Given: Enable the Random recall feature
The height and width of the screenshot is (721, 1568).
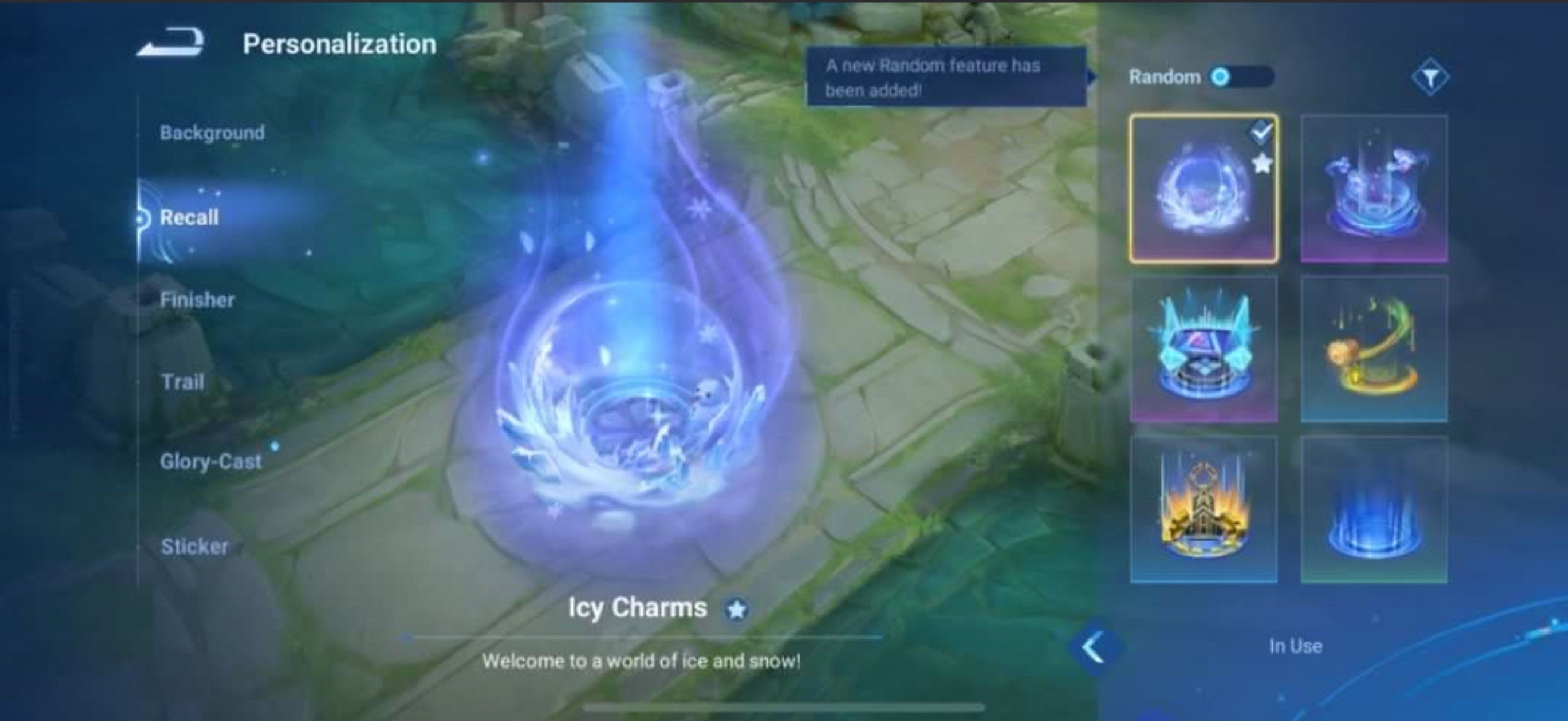Looking at the screenshot, I should (1238, 76).
